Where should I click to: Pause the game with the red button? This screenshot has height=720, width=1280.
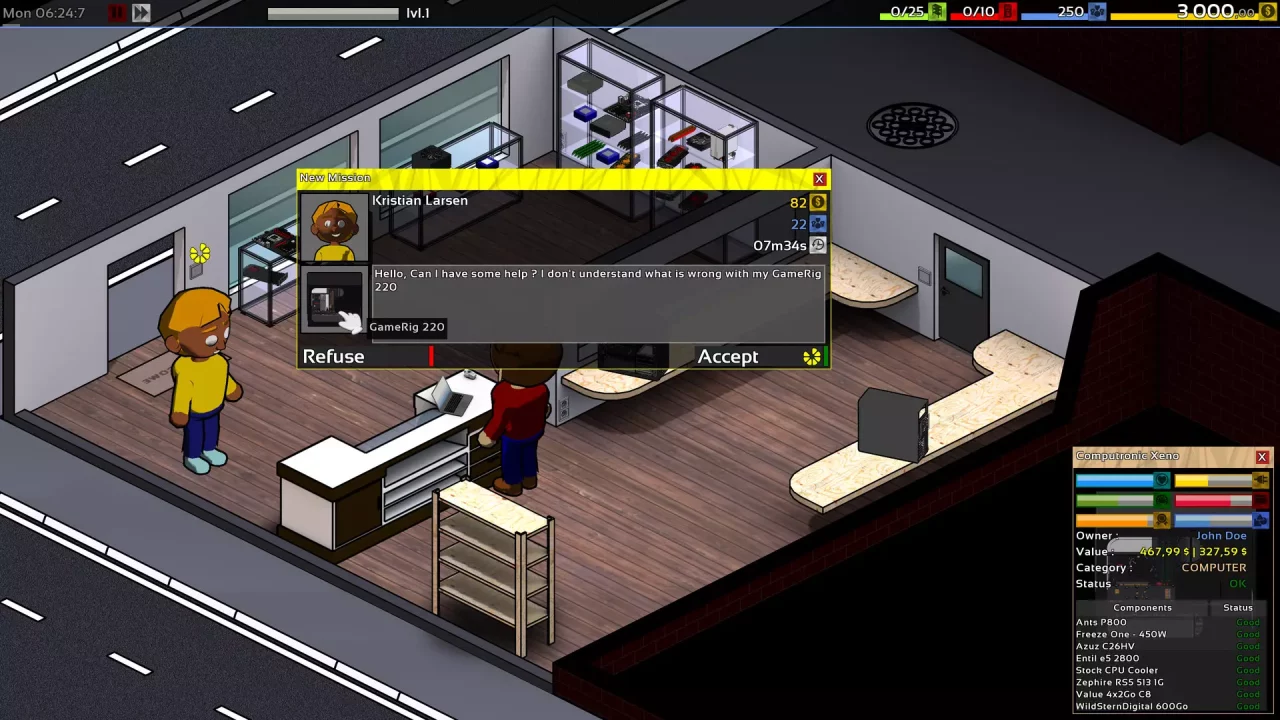[117, 13]
